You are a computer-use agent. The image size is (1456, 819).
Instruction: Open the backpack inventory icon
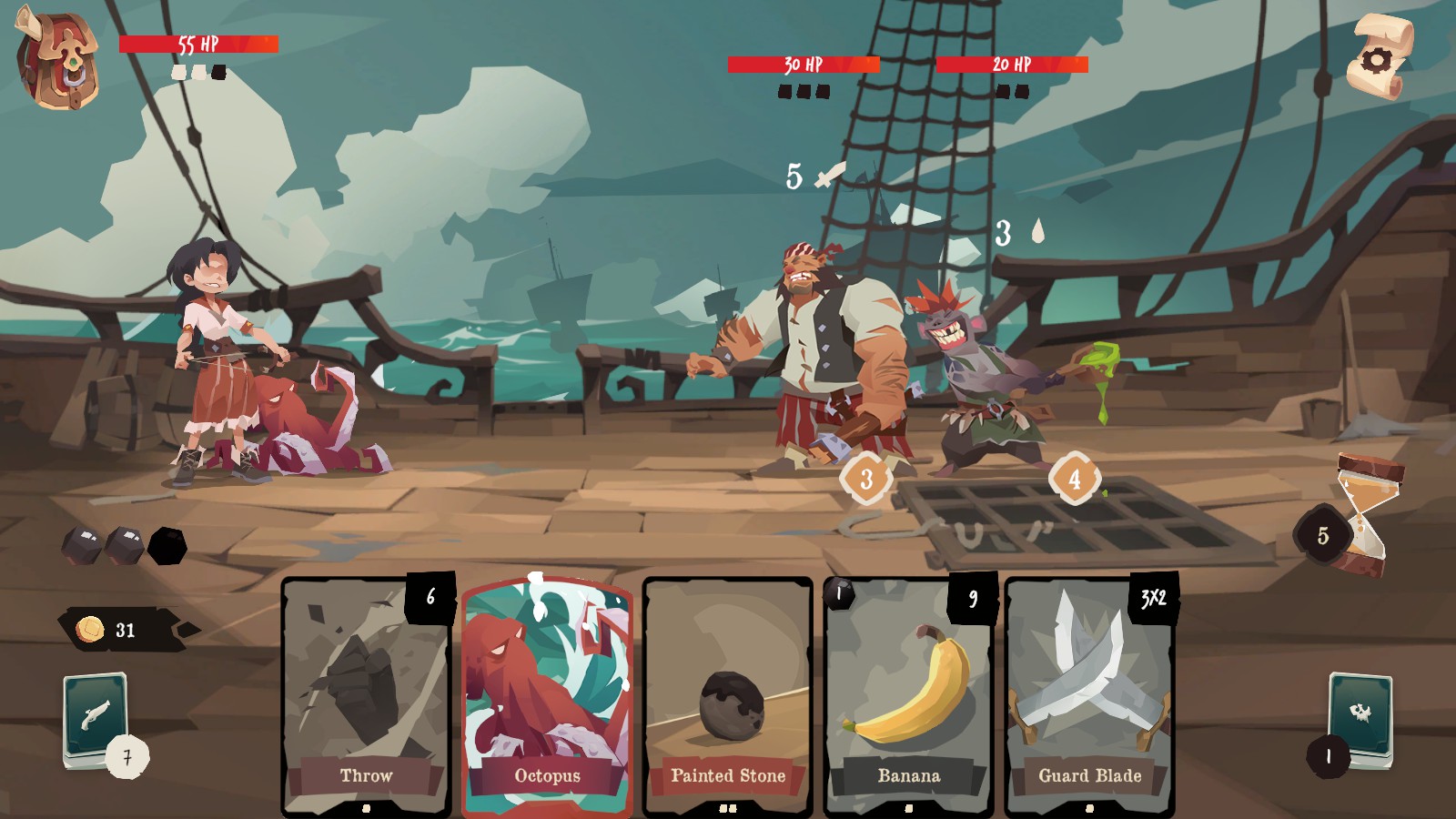pos(58,60)
